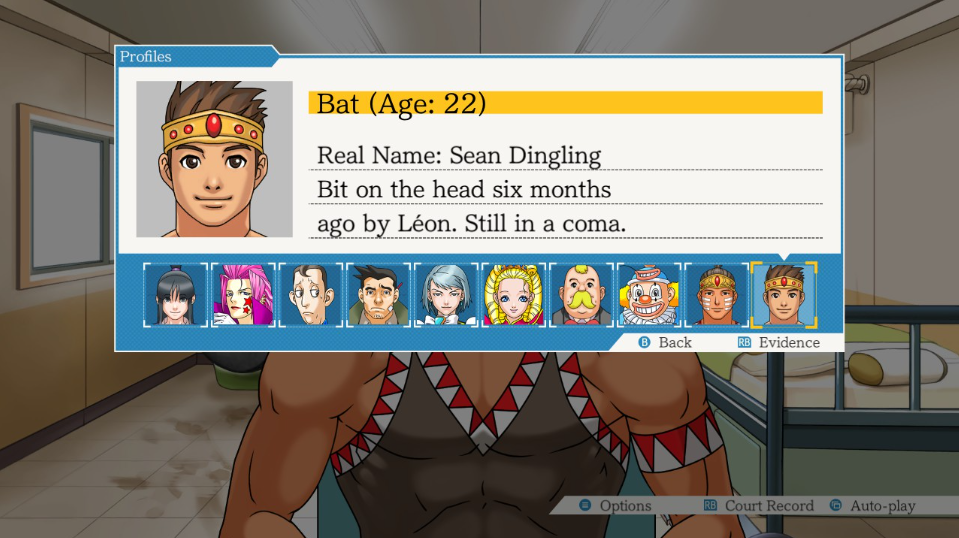Choose the pink-haired magician profile portrait

[x=243, y=295]
